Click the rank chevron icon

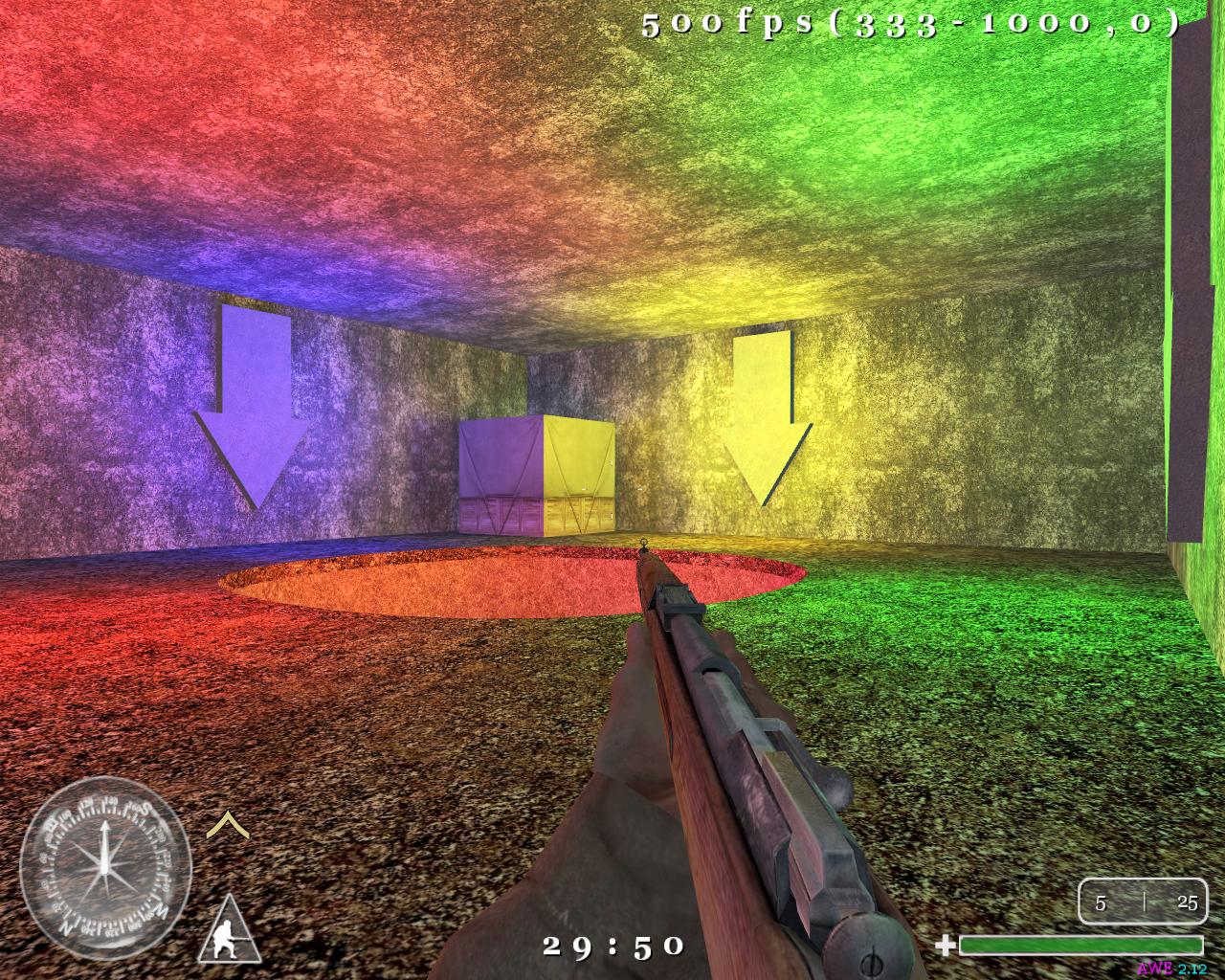click(225, 822)
